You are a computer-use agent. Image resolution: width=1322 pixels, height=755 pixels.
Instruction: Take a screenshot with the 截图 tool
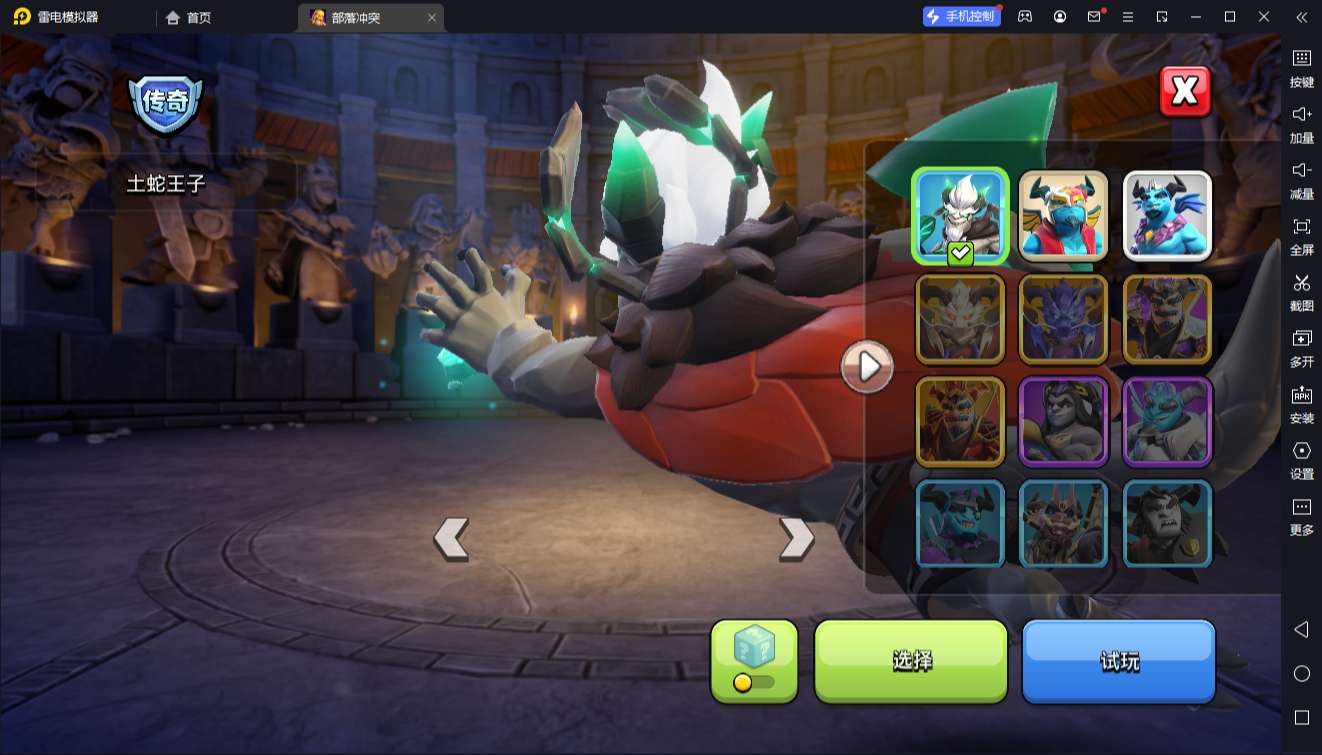1301,290
